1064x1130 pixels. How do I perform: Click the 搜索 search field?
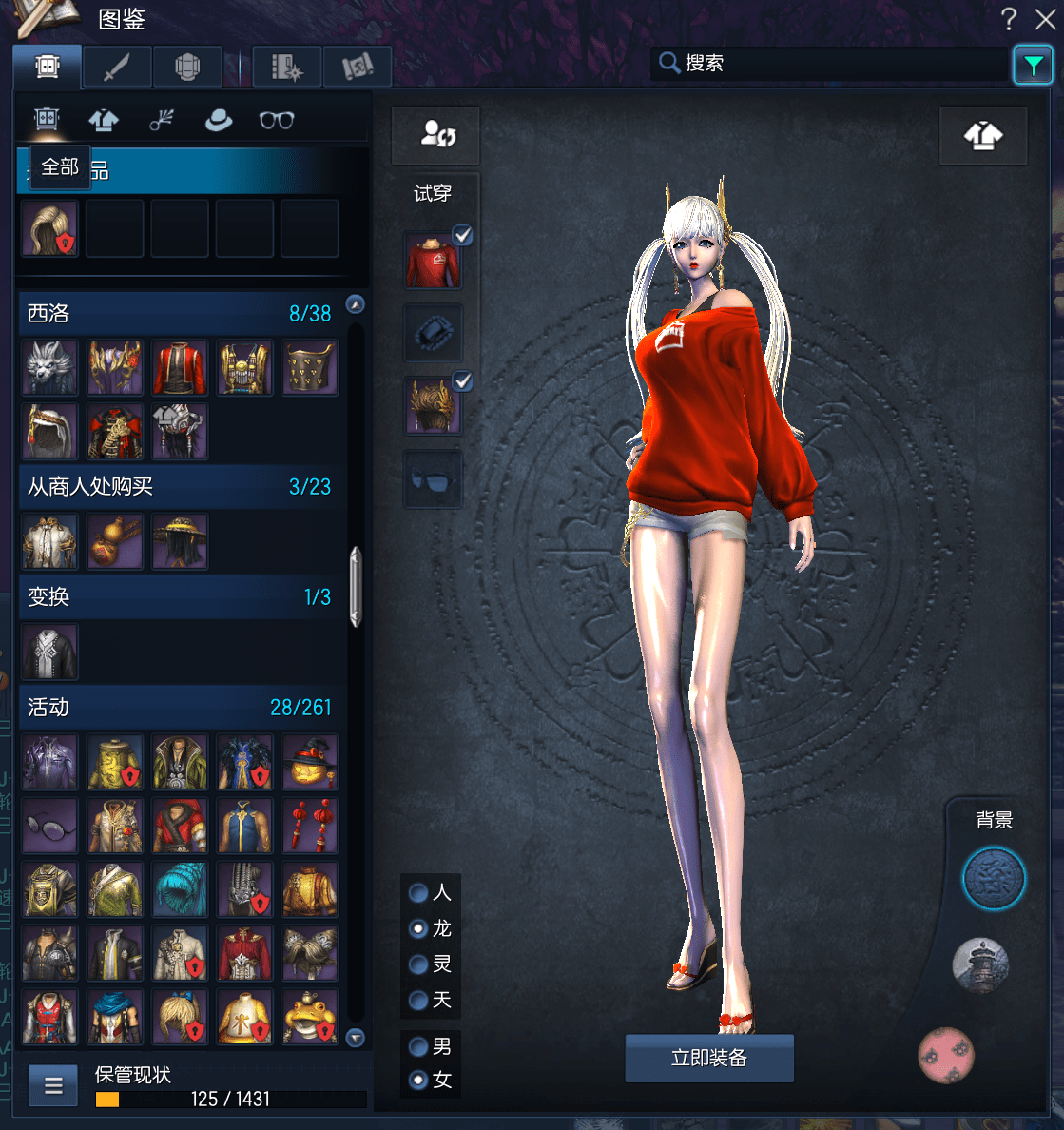827,64
